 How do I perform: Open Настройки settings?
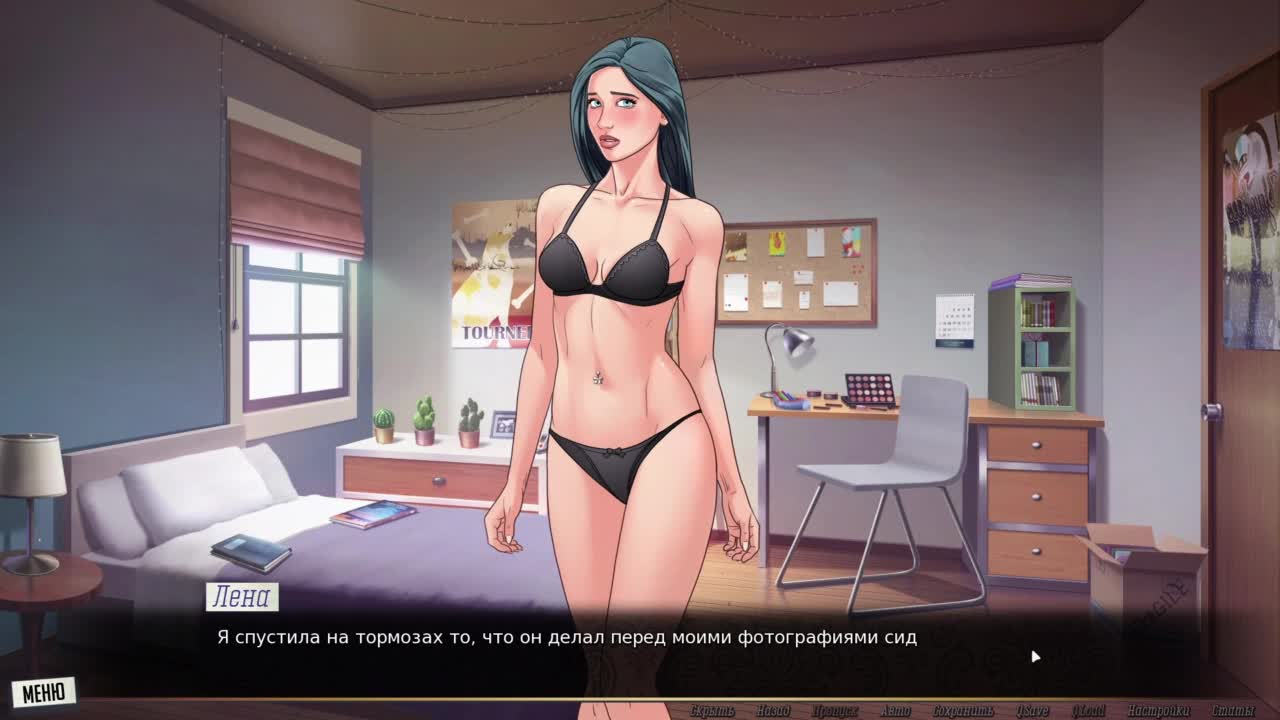(x=1158, y=711)
